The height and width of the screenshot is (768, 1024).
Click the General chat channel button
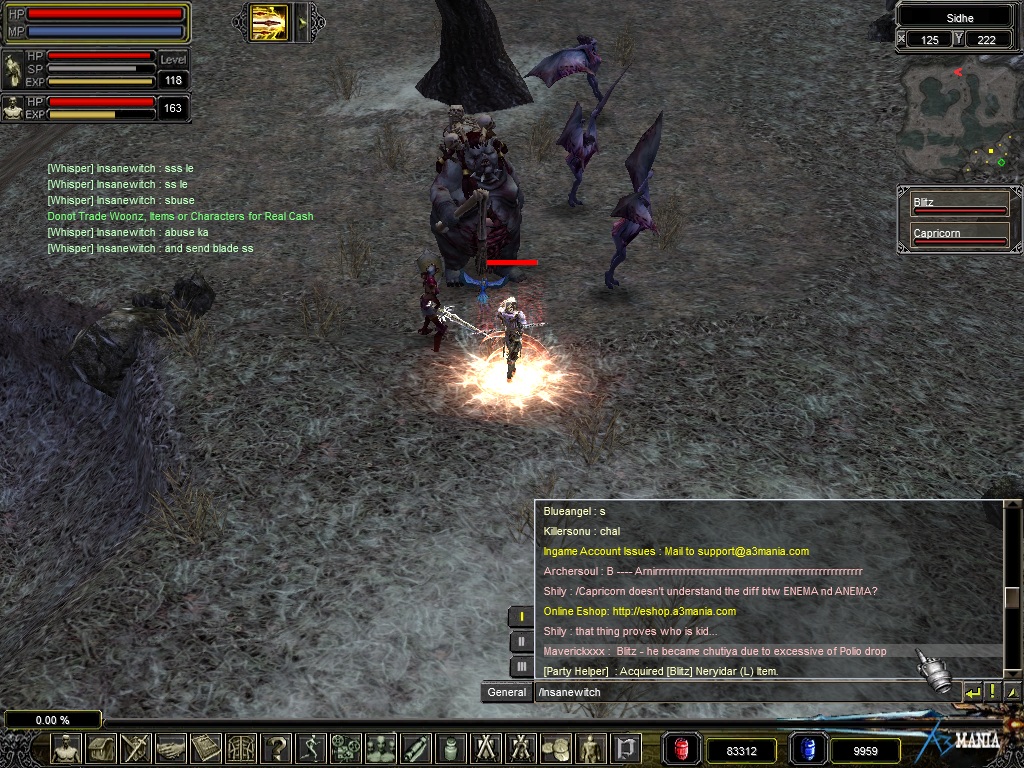[x=507, y=692]
